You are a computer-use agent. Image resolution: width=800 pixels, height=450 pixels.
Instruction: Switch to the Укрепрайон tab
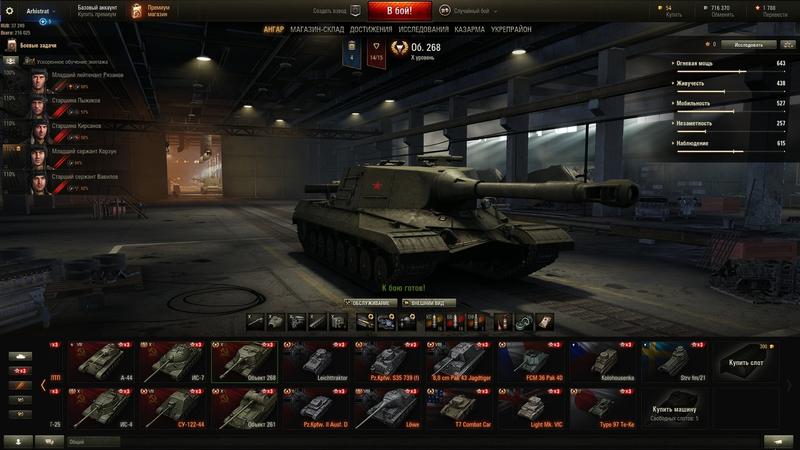coord(525,30)
